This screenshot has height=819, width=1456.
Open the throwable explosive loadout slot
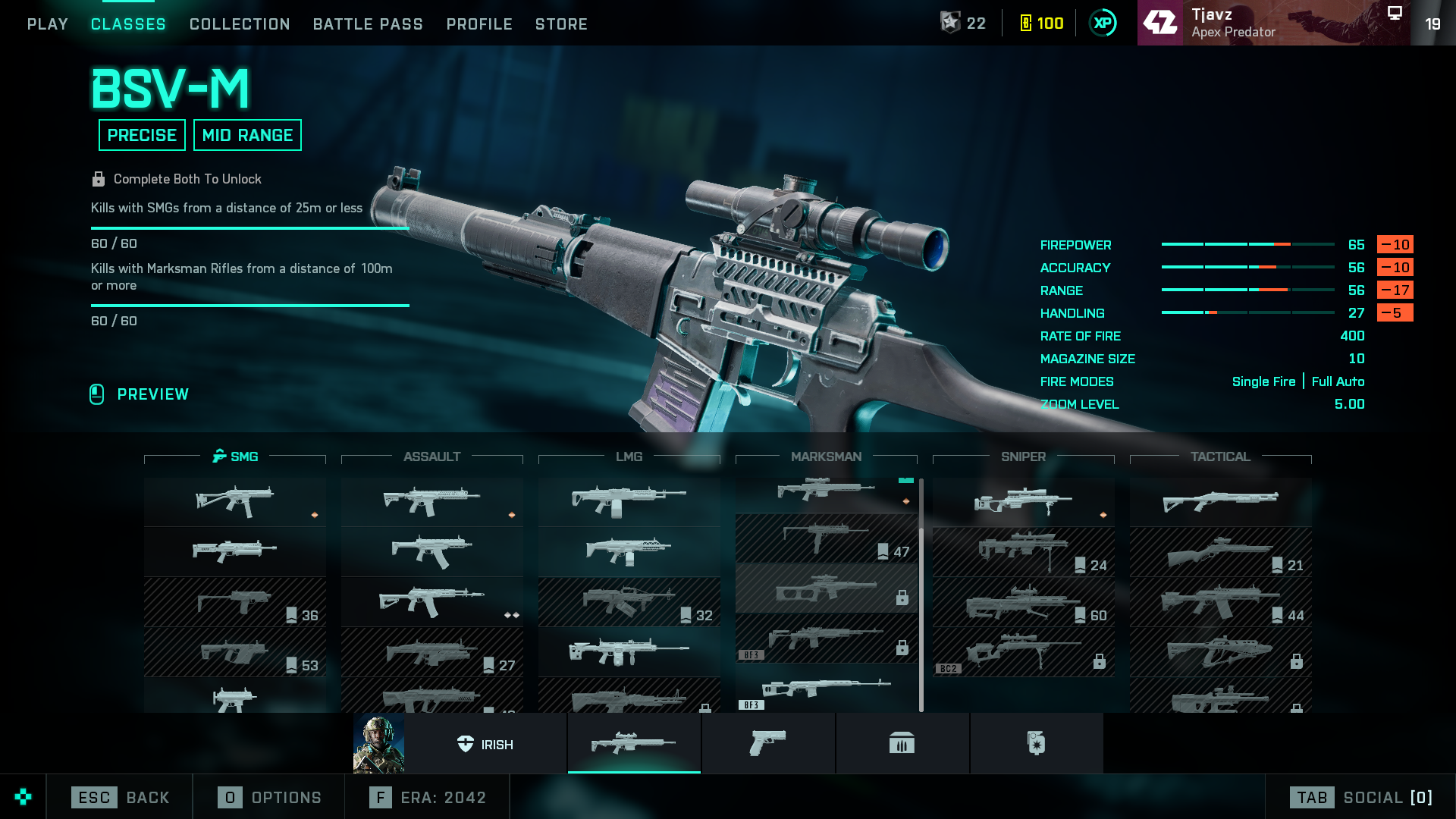point(1036,744)
